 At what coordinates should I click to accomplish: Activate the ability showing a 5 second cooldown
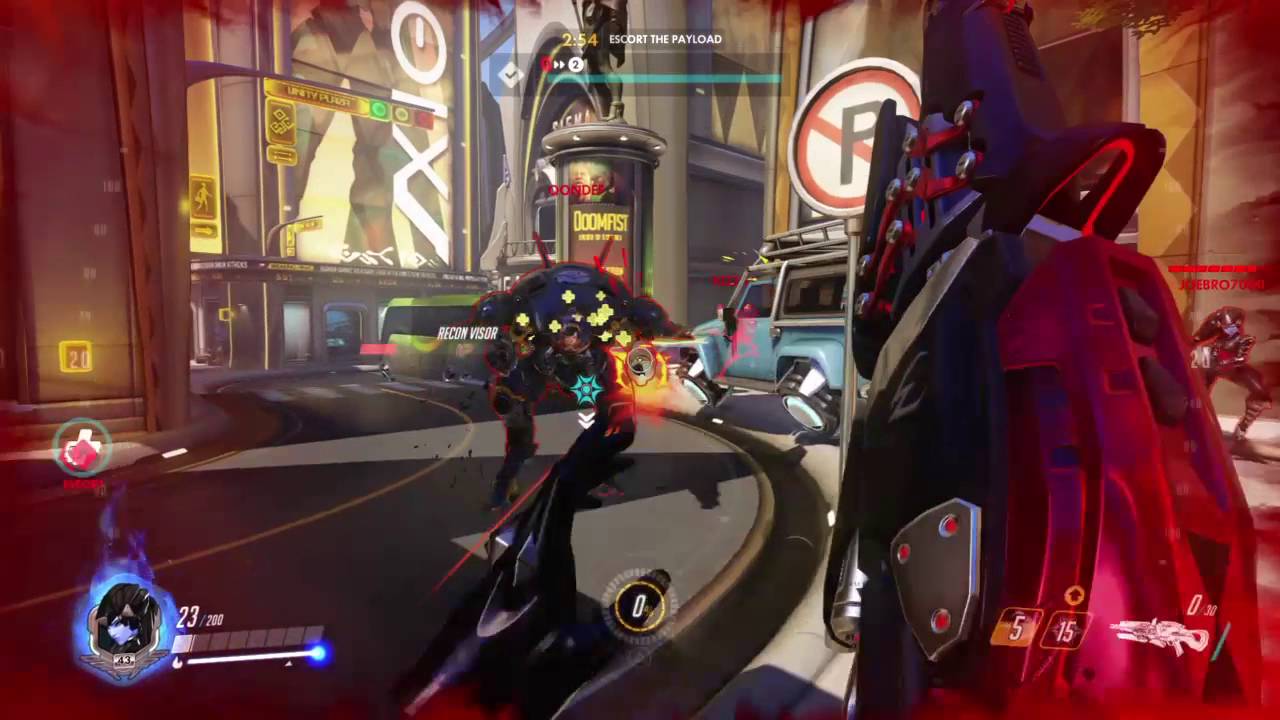coord(1016,631)
